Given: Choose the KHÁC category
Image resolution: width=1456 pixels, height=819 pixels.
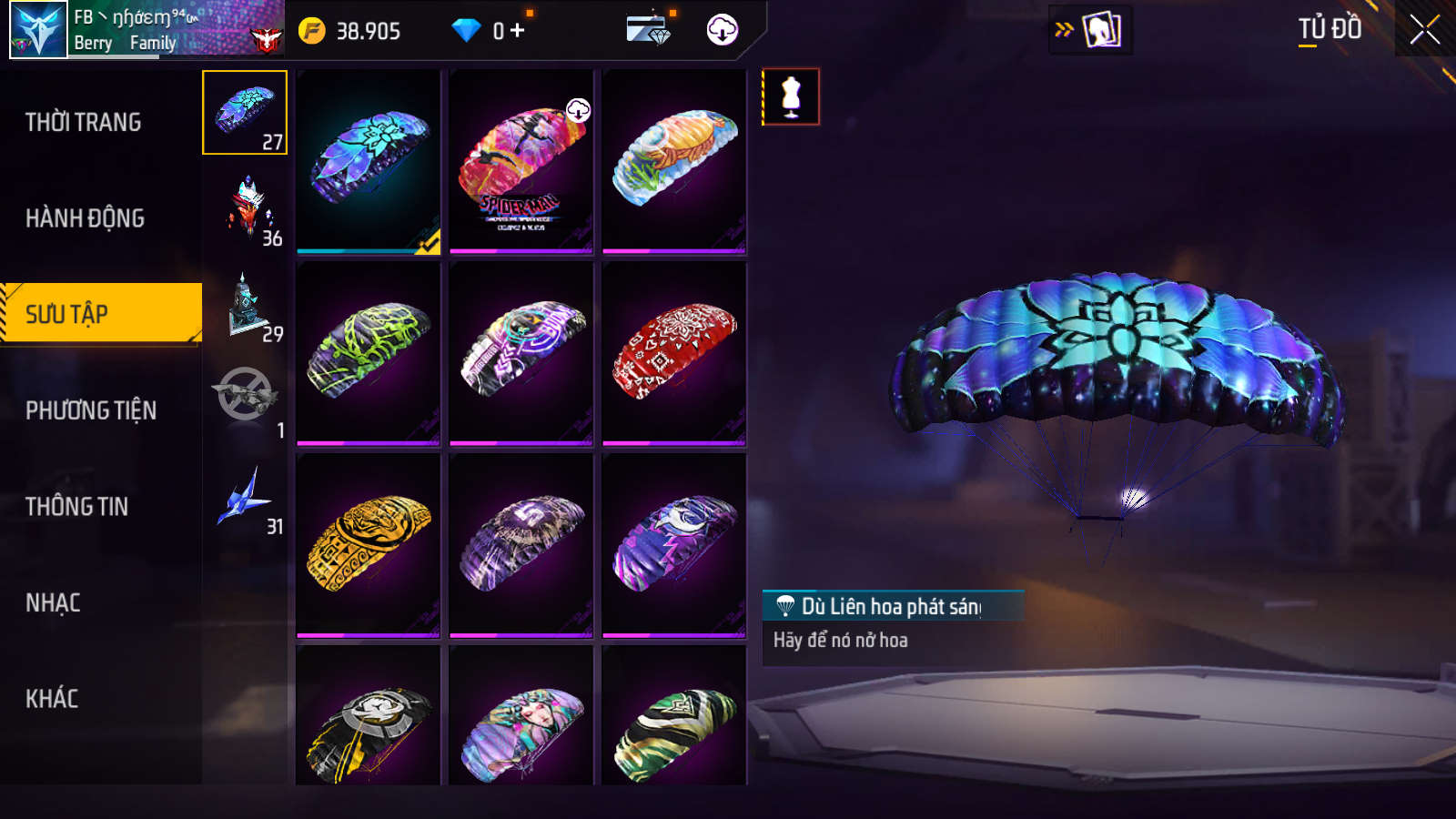Looking at the screenshot, I should (52, 699).
